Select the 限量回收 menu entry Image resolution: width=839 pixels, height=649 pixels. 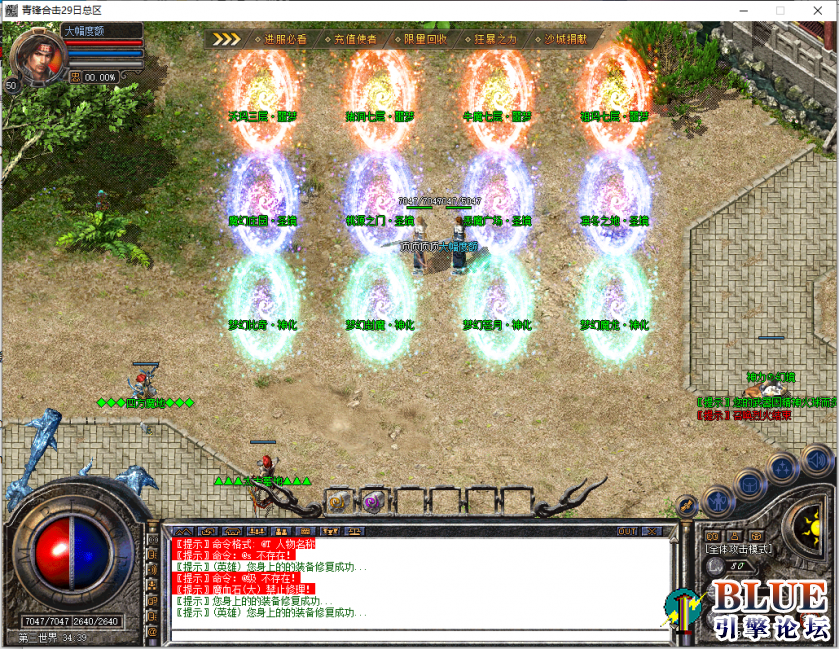point(425,40)
